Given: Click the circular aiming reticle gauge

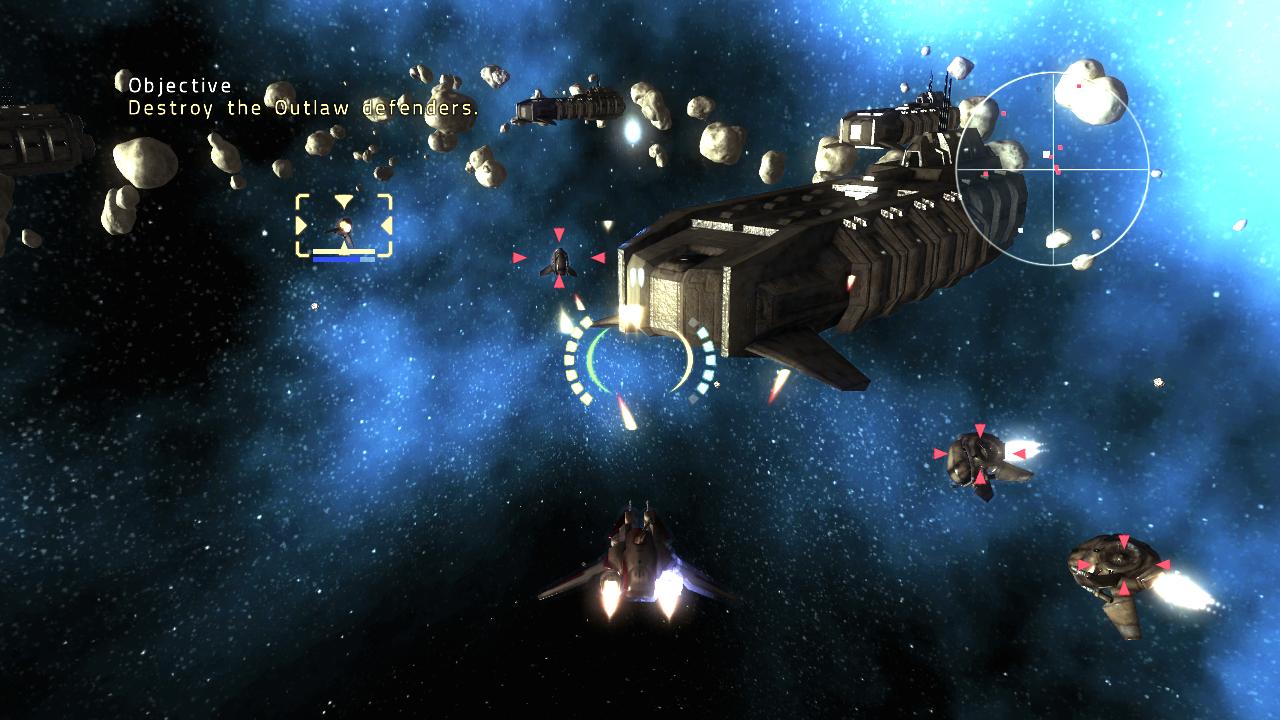Looking at the screenshot, I should pyautogui.click(x=640, y=362).
